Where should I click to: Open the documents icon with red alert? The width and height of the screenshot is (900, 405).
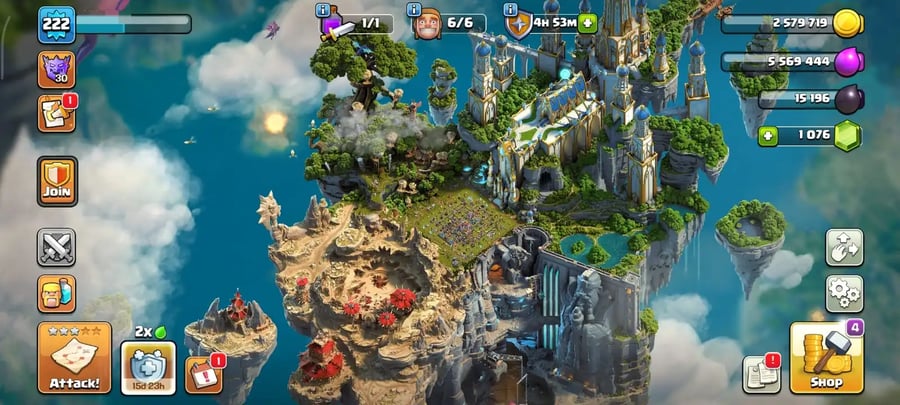[761, 374]
